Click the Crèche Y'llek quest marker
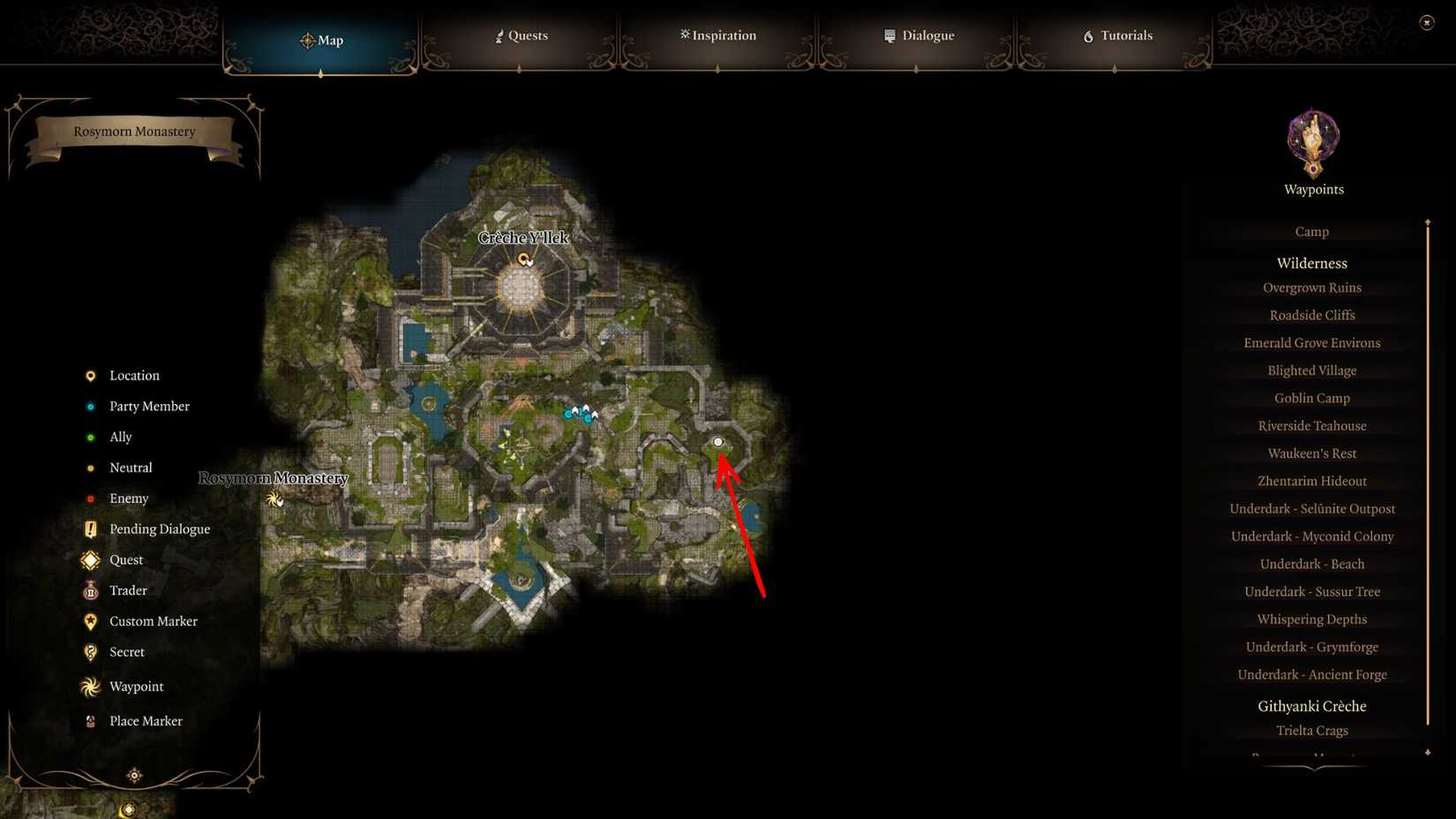 (x=525, y=259)
